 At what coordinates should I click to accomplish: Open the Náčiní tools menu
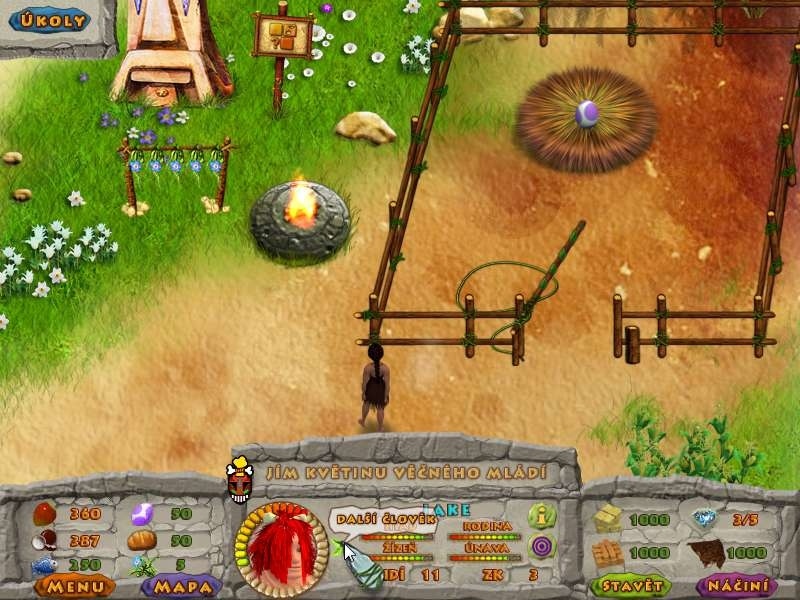click(x=737, y=585)
